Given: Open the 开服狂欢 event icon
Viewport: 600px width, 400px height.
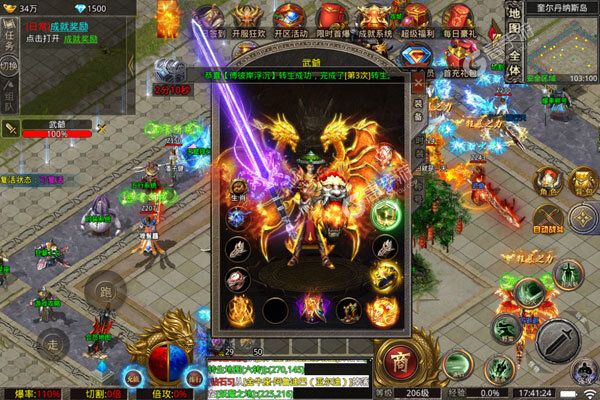Looking at the screenshot, I should pos(251,20).
